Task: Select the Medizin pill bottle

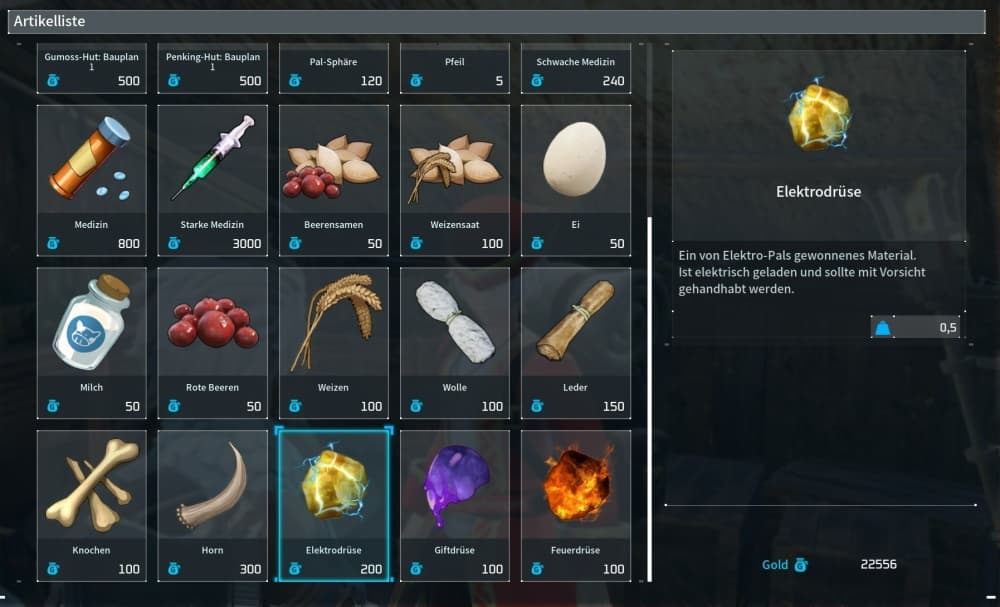Action: click(x=91, y=177)
